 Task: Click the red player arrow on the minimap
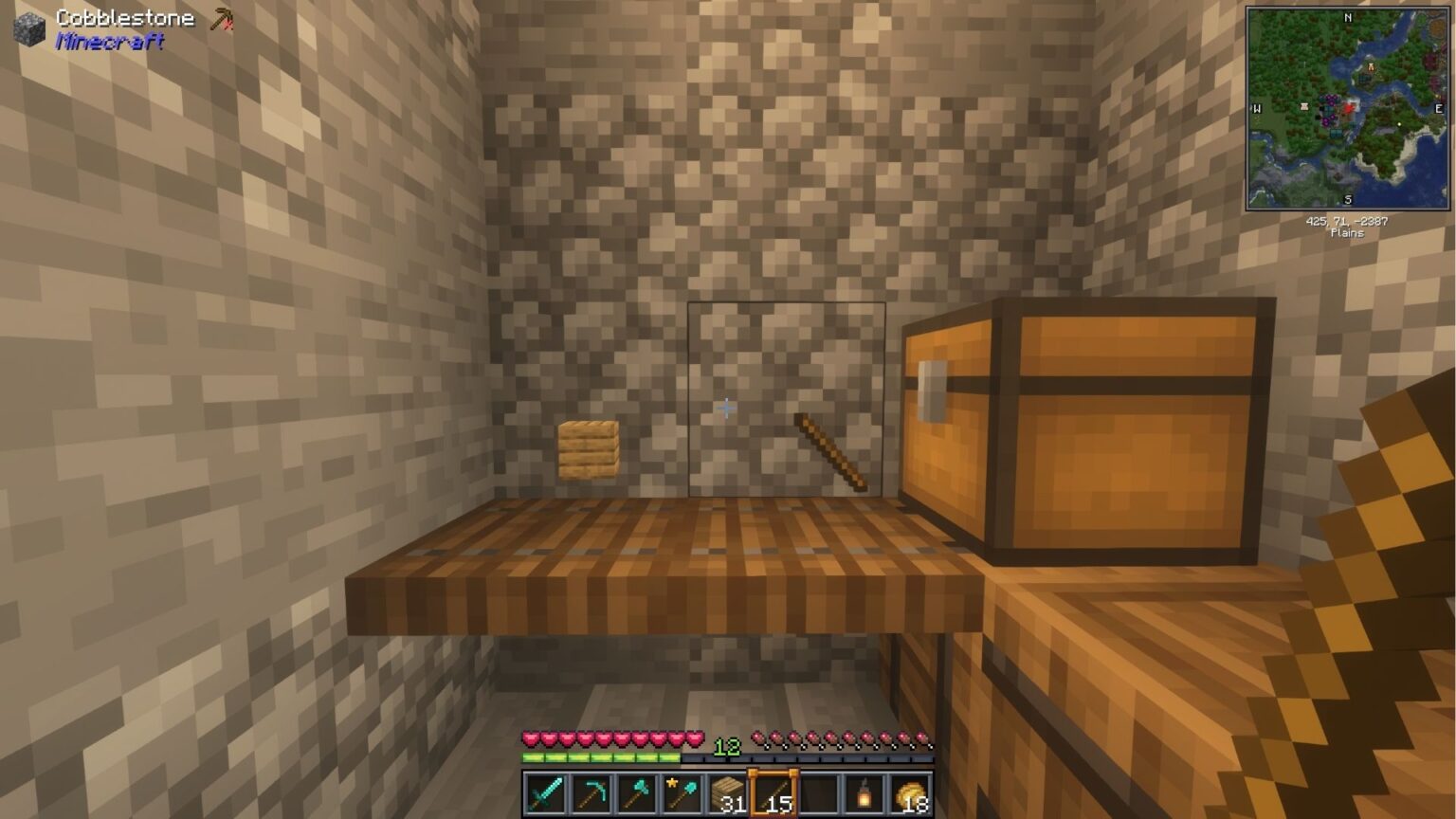tap(1349, 108)
